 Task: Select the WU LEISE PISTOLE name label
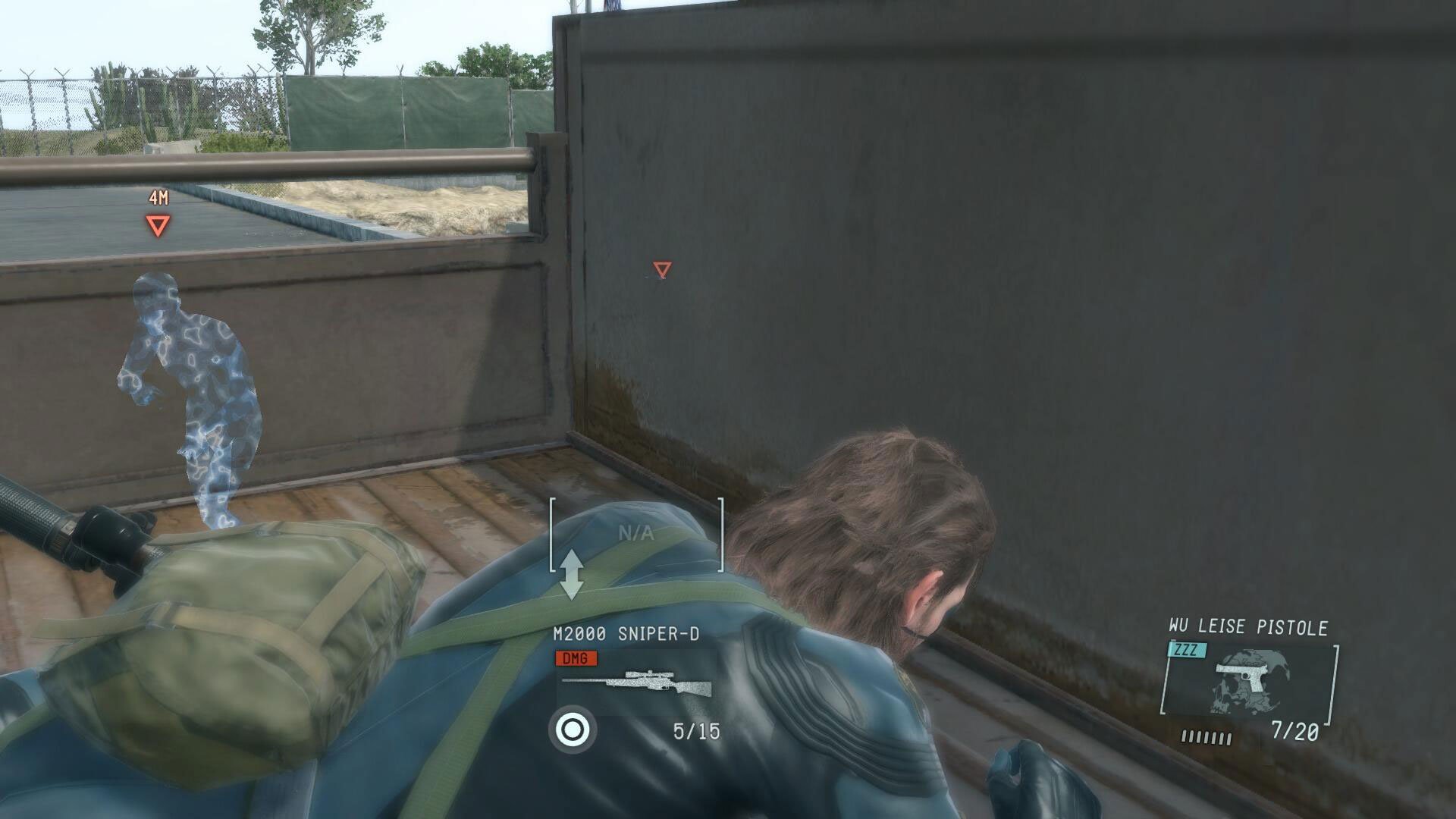[x=1250, y=627]
